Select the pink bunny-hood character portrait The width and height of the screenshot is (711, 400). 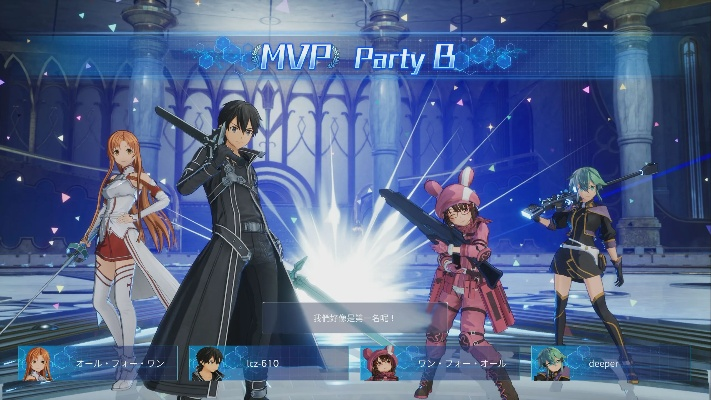tap(379, 364)
